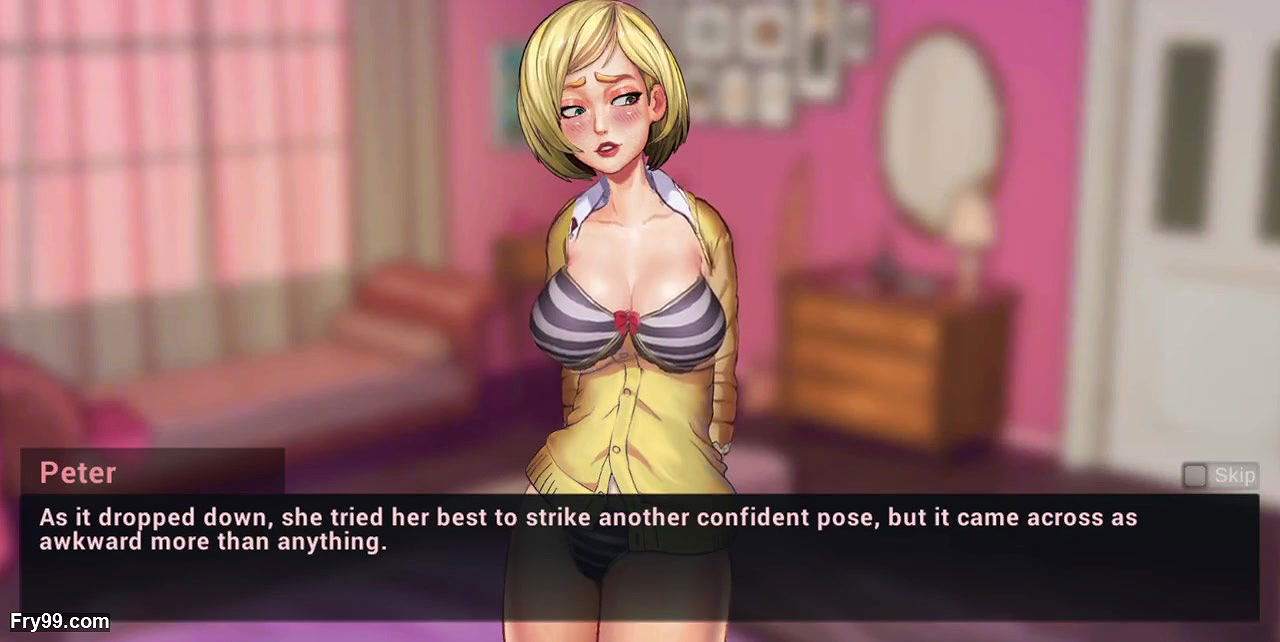Image resolution: width=1280 pixels, height=642 pixels.
Task: Toggle the Skip checkbox
Action: click(1194, 475)
